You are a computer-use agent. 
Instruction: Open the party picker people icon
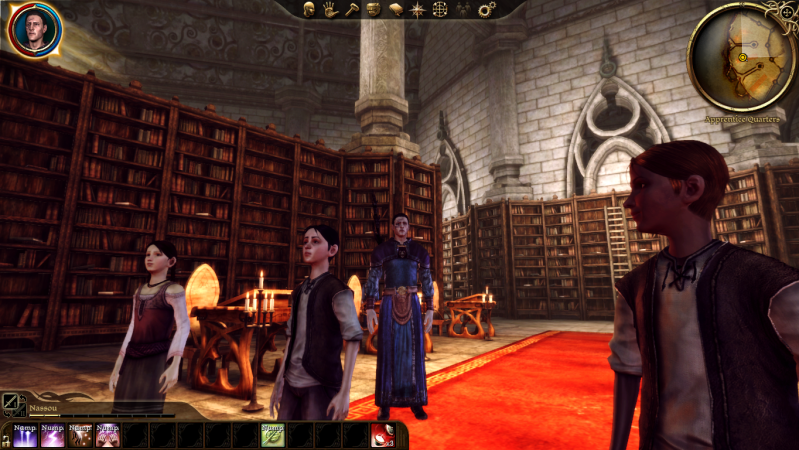click(x=463, y=9)
